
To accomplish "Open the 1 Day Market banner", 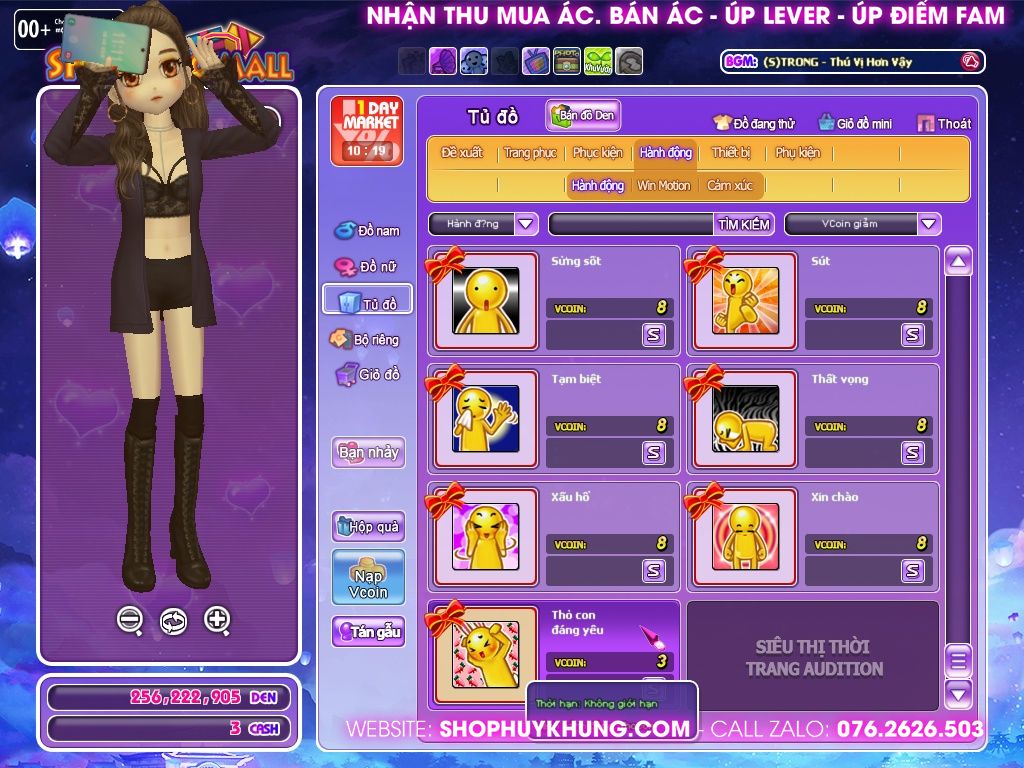I will [x=366, y=130].
